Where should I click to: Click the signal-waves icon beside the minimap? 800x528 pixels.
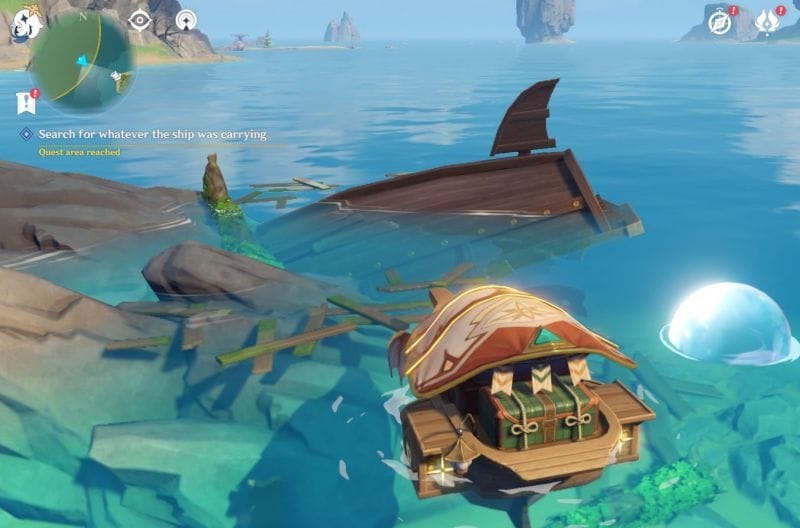pos(186,20)
